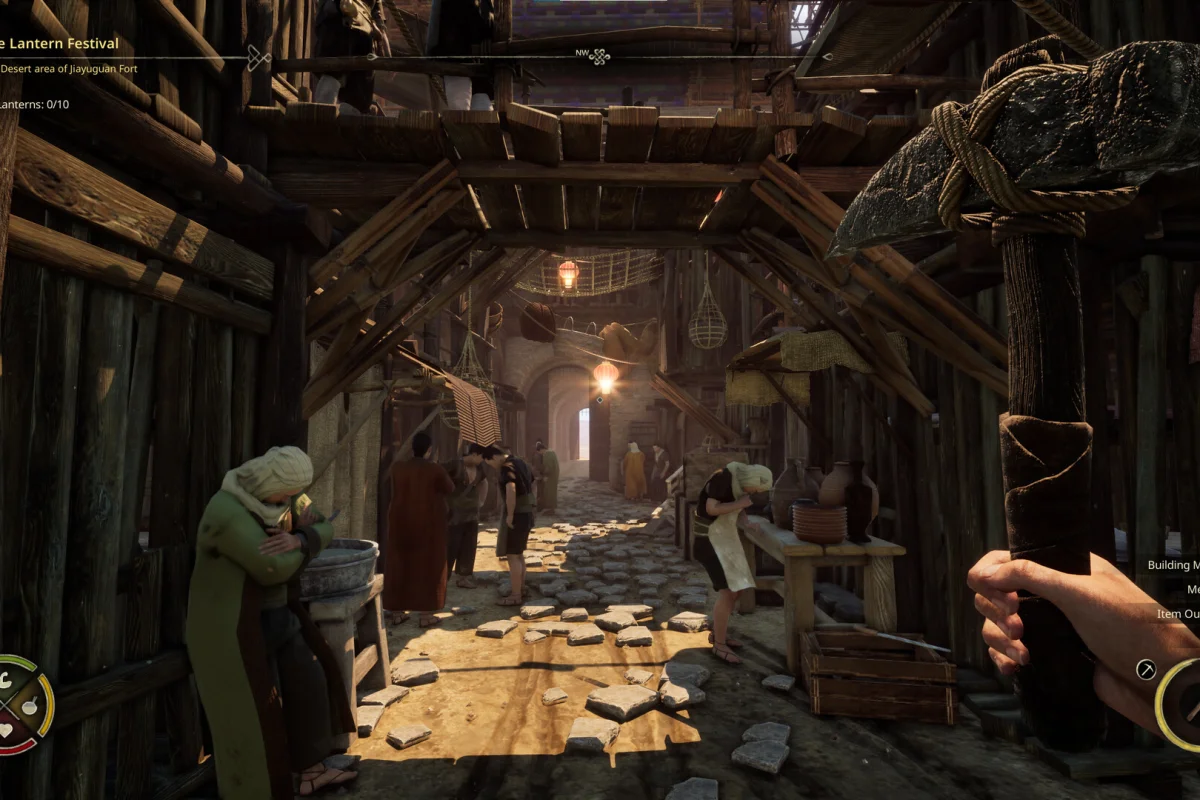Image resolution: width=1200 pixels, height=800 pixels.
Task: Choose the Item Outfit entry
Action: [x=1177, y=614]
